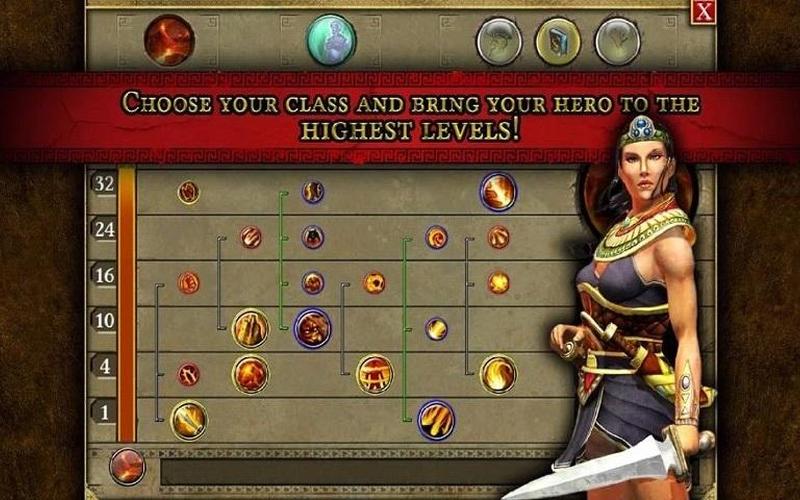The width and height of the screenshot is (800, 500).
Task: Open the yellow book icon tab
Action: click(558, 42)
